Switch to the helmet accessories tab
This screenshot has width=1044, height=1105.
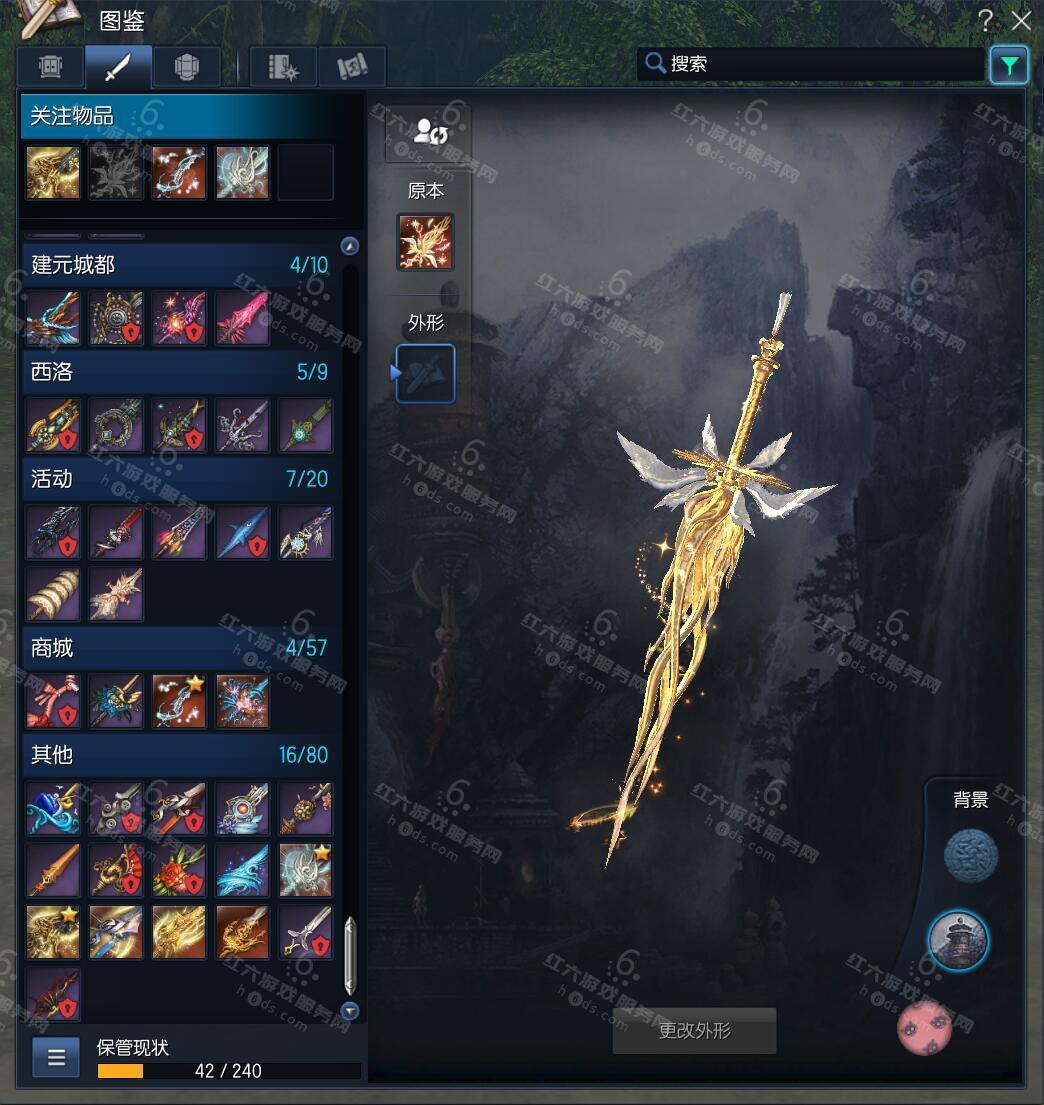tap(187, 67)
